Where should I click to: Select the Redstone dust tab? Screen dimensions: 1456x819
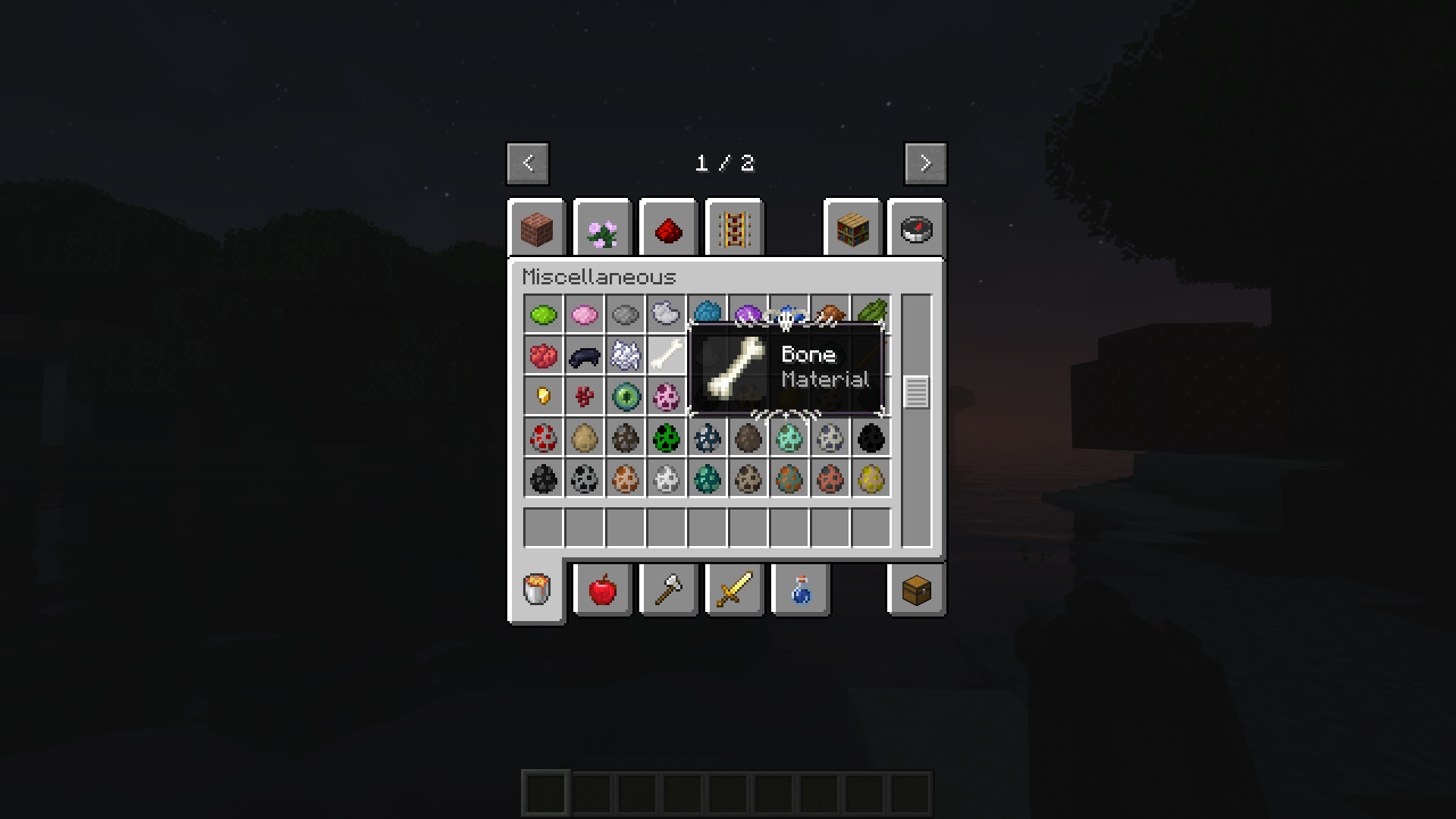click(668, 229)
